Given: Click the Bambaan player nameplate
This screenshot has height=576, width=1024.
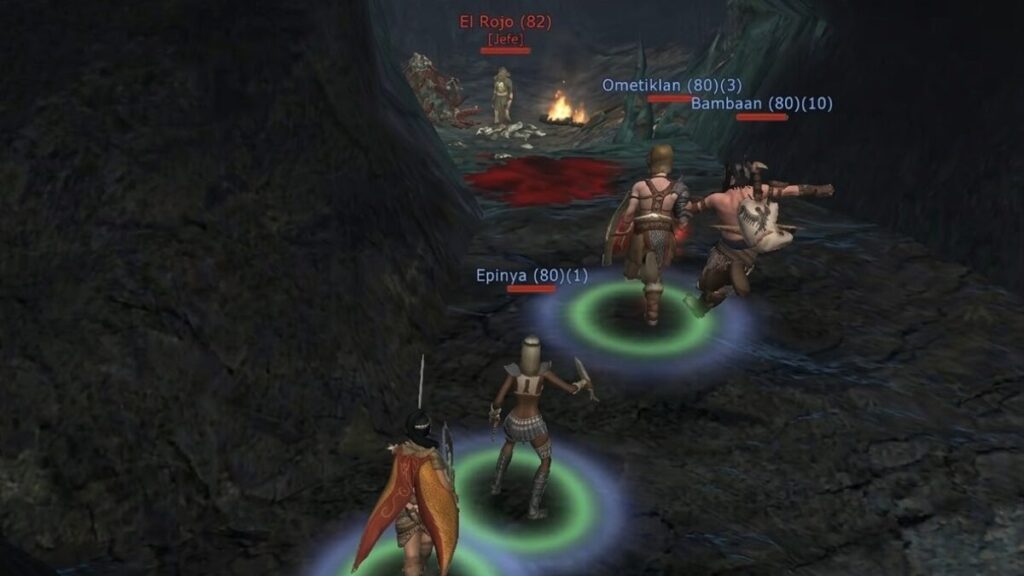Looking at the screenshot, I should (761, 104).
